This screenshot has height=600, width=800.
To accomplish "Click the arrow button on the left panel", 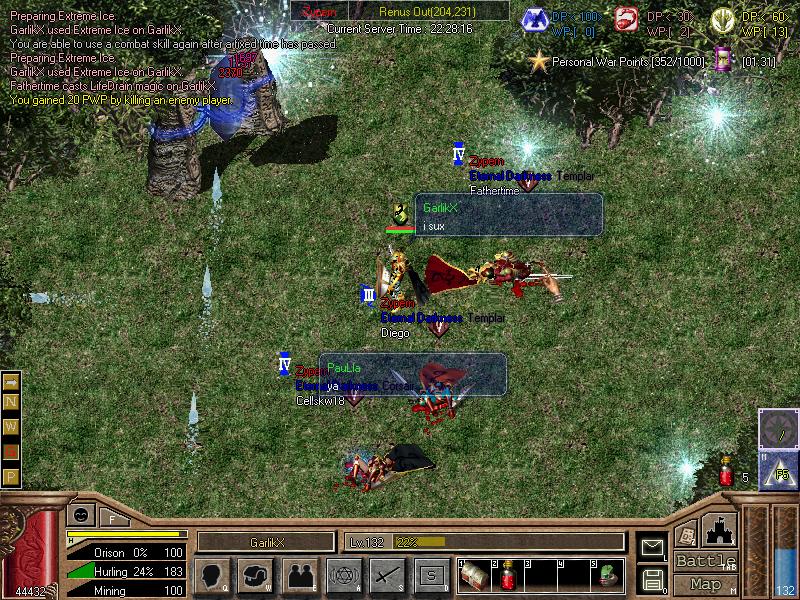I will pos(11,382).
